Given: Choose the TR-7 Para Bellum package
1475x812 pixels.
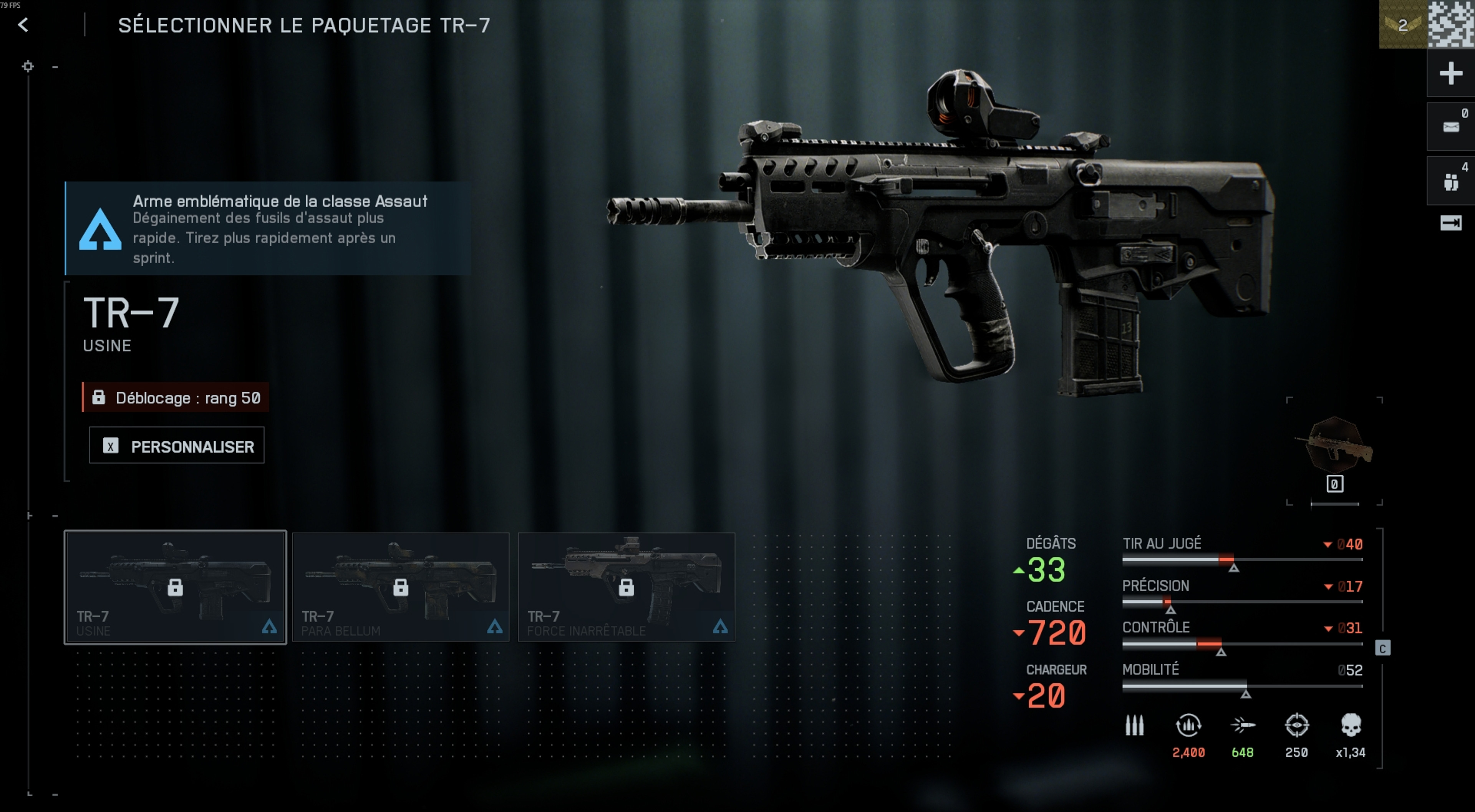Looking at the screenshot, I should 400,587.
